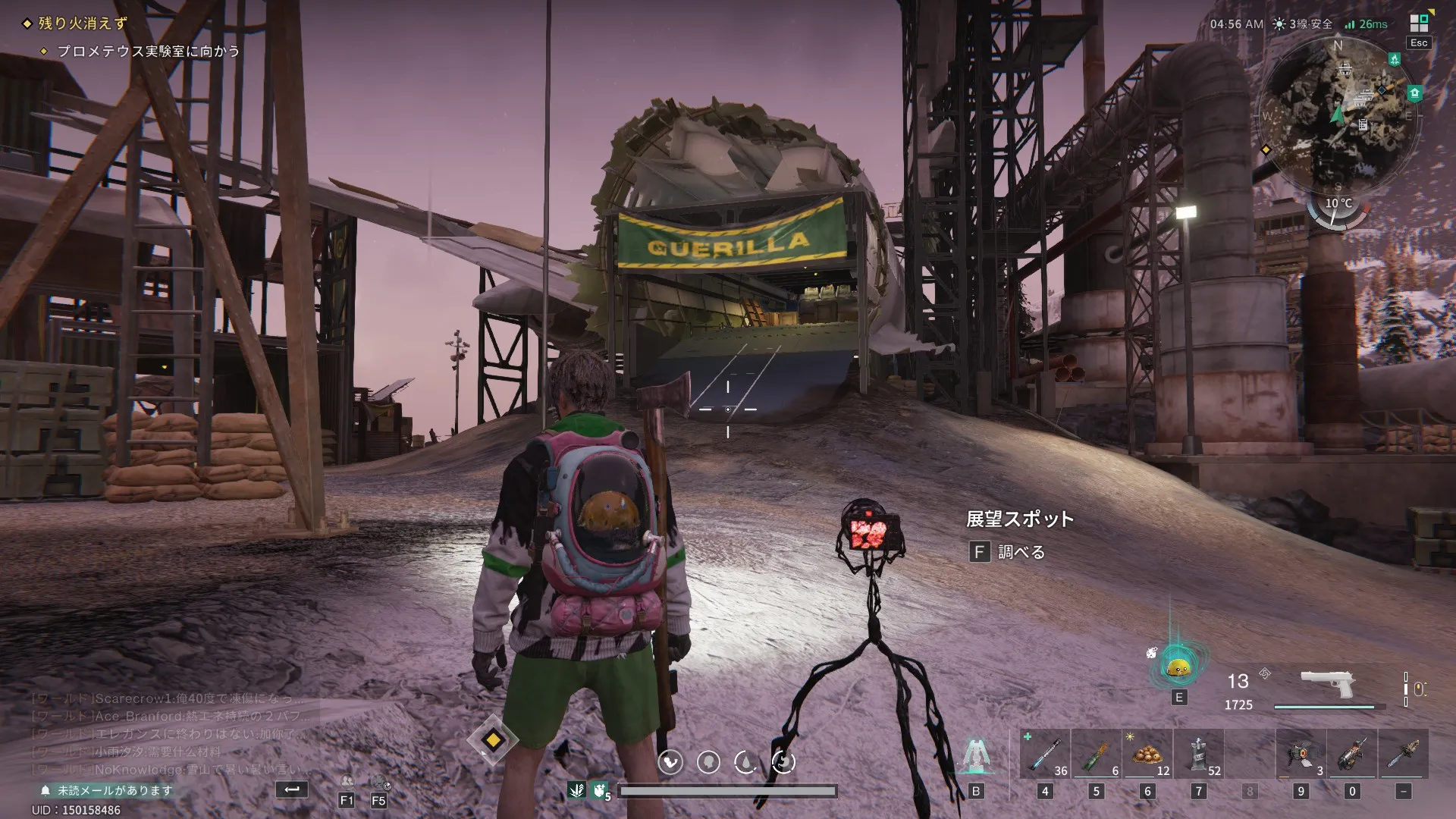This screenshot has width=1456, height=819.
Task: Select the green bottle hotbar slot
Action: [x=1096, y=755]
